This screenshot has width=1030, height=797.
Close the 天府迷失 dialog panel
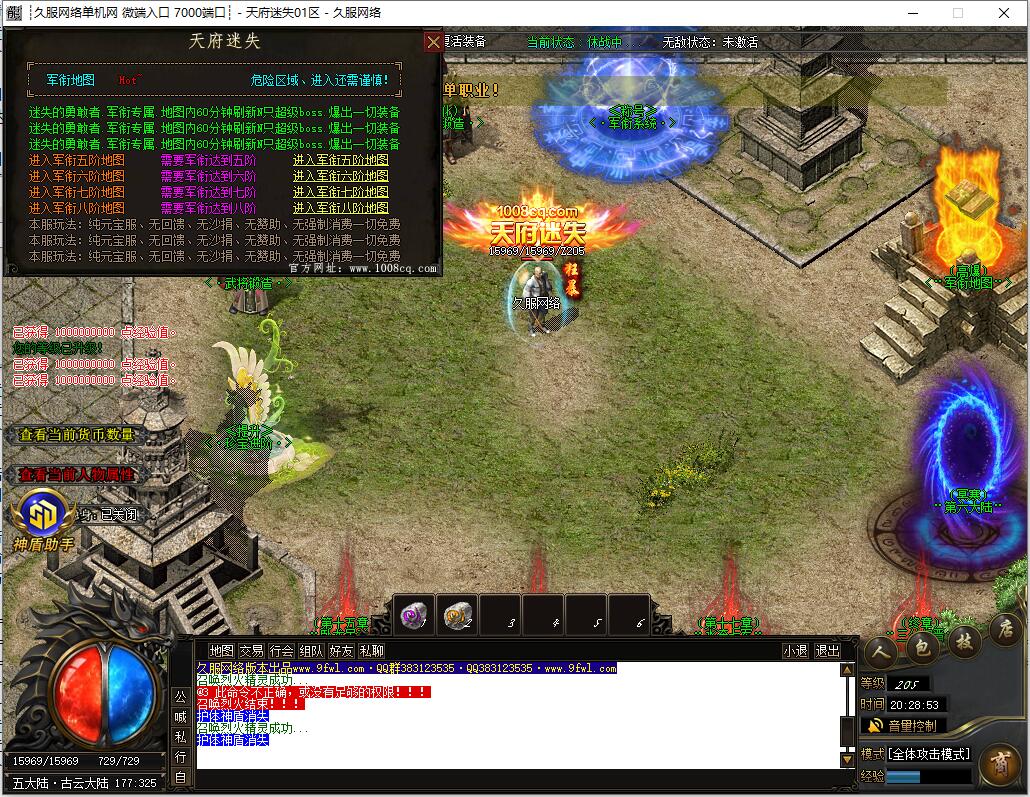433,42
